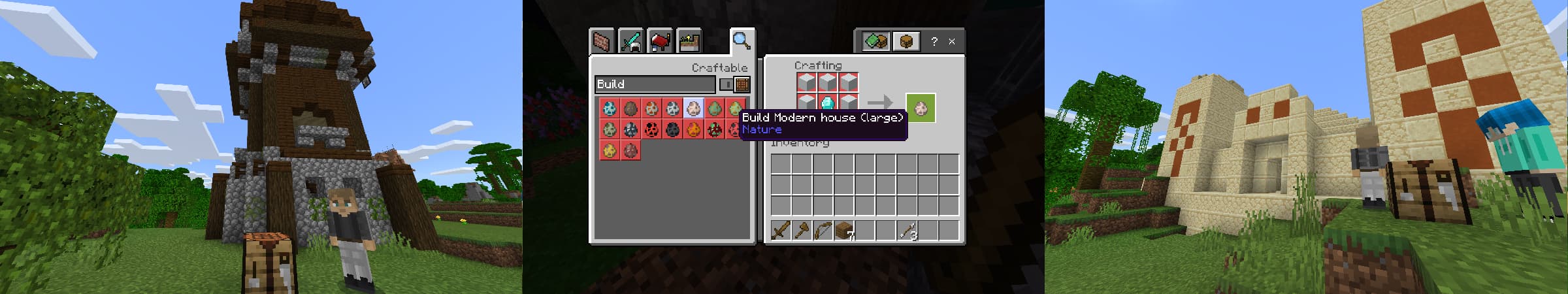Open the bricks construction tab

point(601,42)
